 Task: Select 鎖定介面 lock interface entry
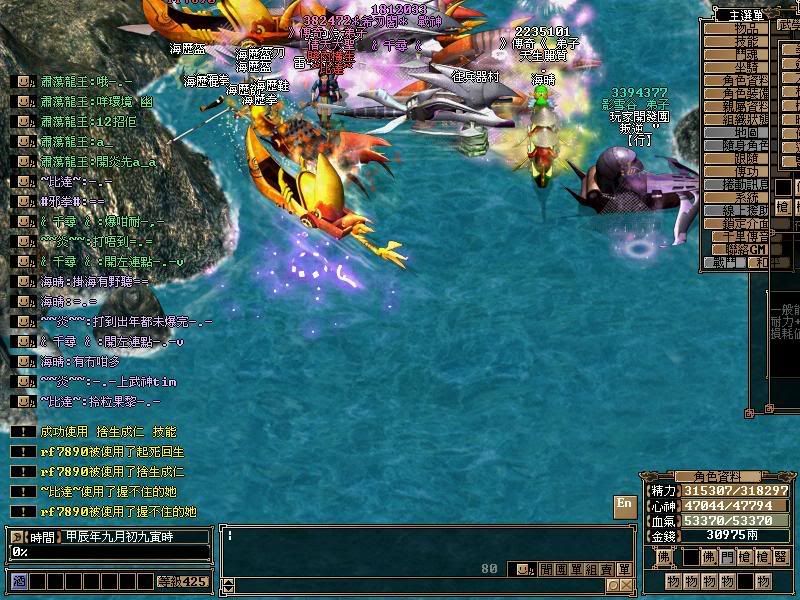pos(744,223)
